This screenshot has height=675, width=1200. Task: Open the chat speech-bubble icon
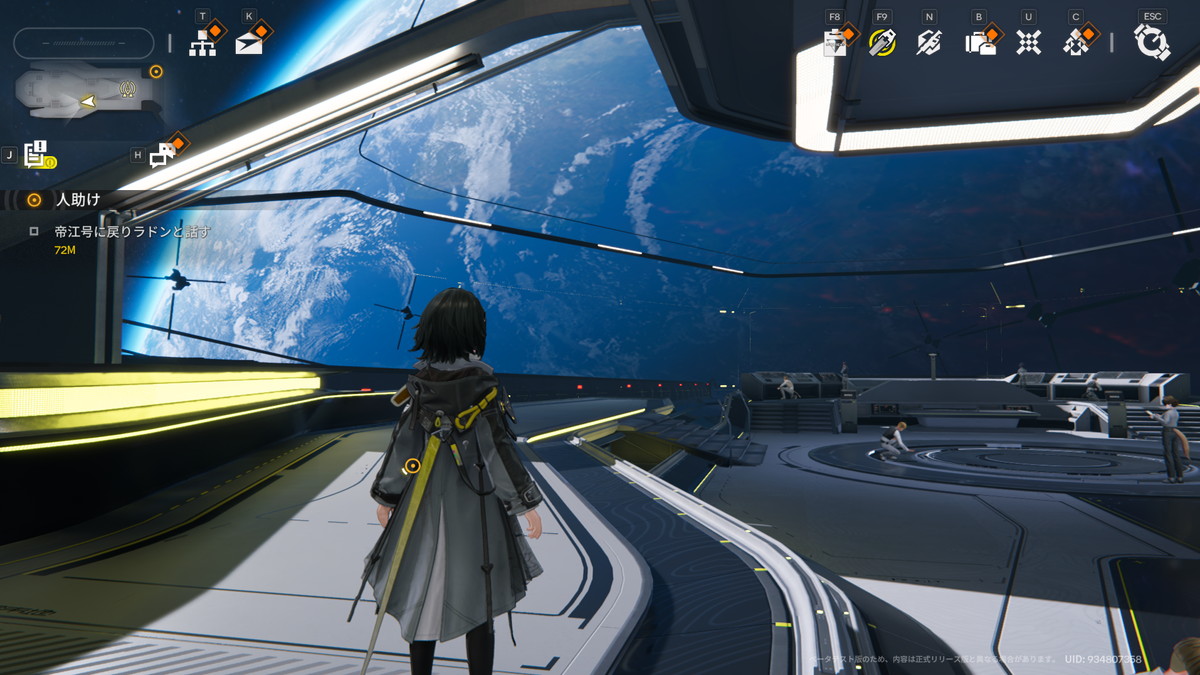click(162, 155)
